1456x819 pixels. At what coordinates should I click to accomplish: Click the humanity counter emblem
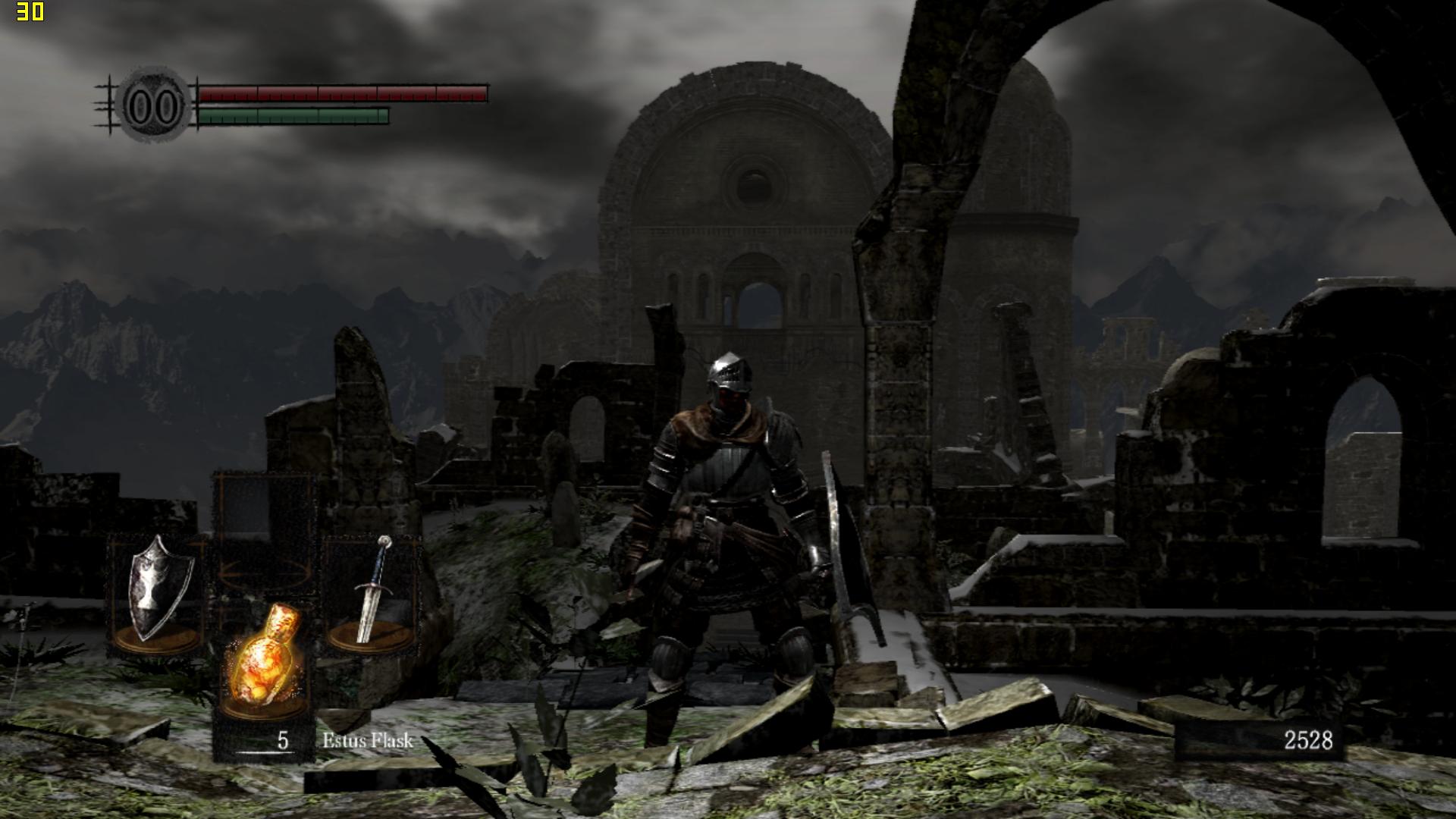click(x=155, y=105)
